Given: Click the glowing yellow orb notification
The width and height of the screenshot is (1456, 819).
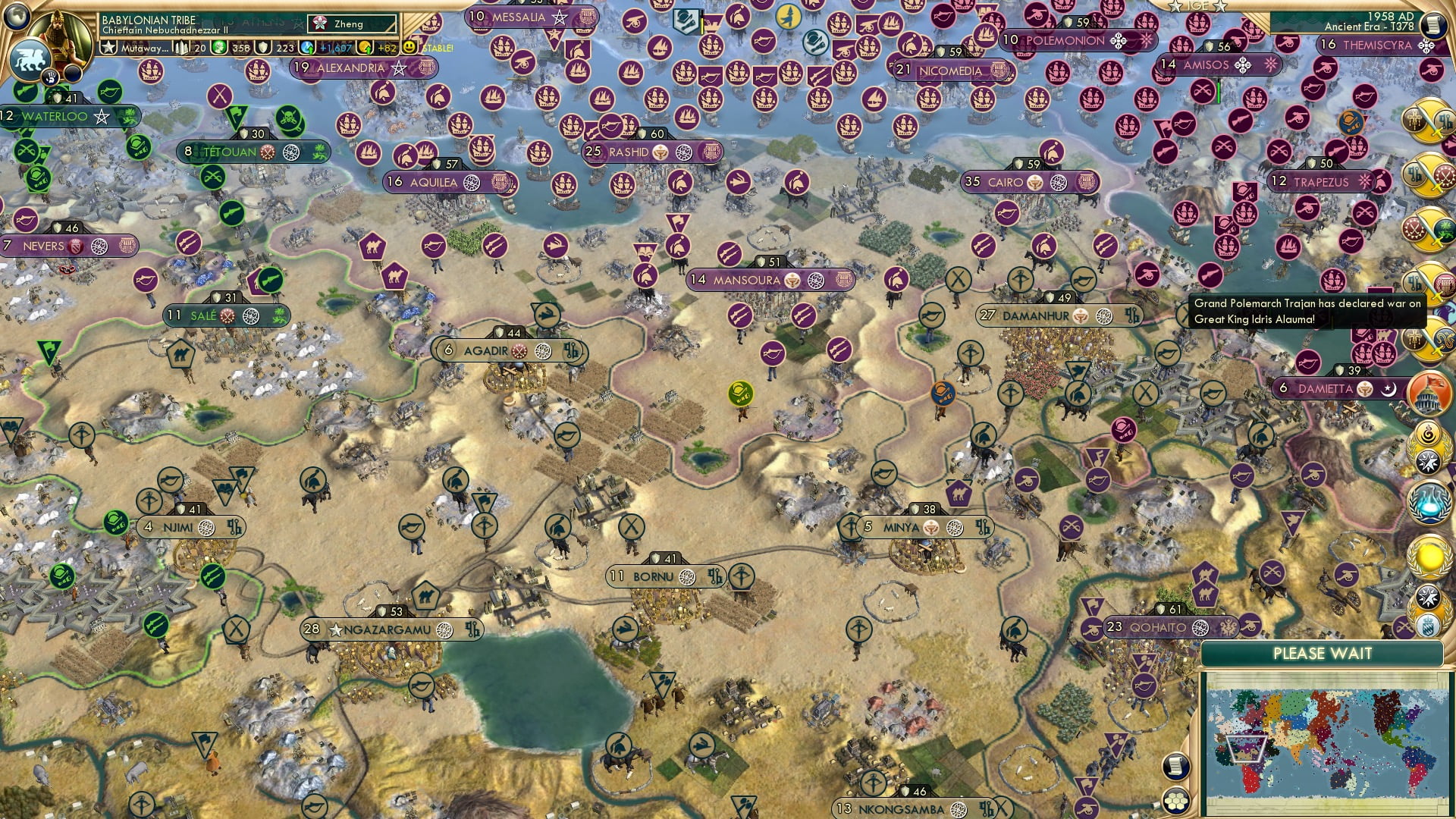Looking at the screenshot, I should click(x=1429, y=557).
